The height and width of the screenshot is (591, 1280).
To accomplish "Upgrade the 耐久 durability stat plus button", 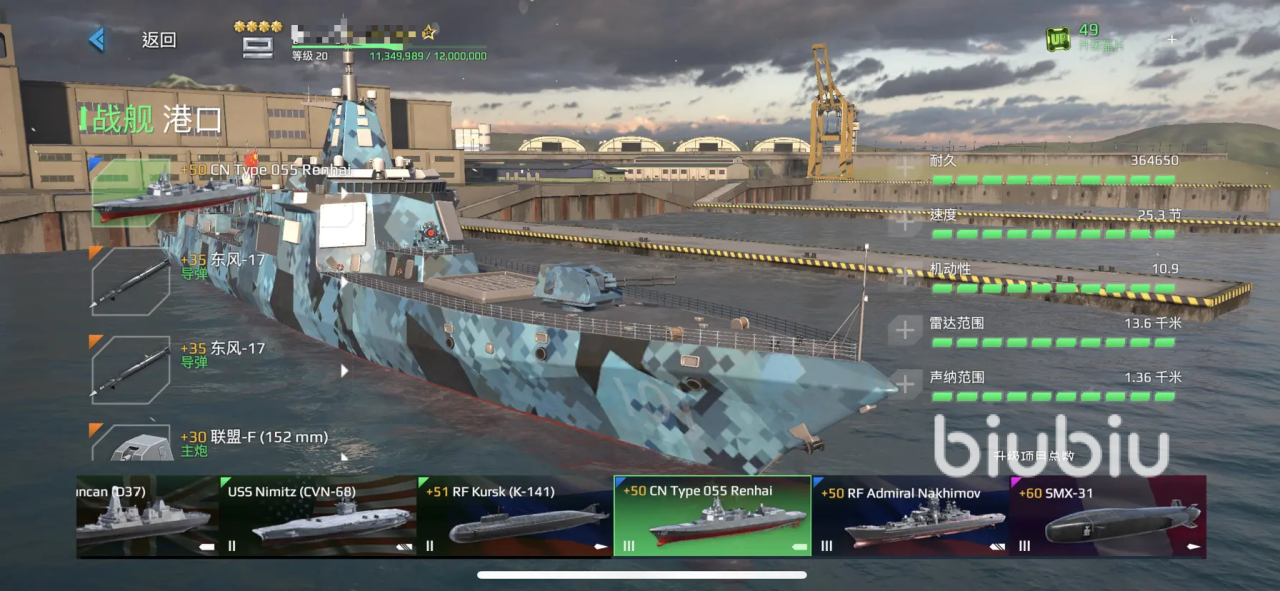I will pos(905,167).
